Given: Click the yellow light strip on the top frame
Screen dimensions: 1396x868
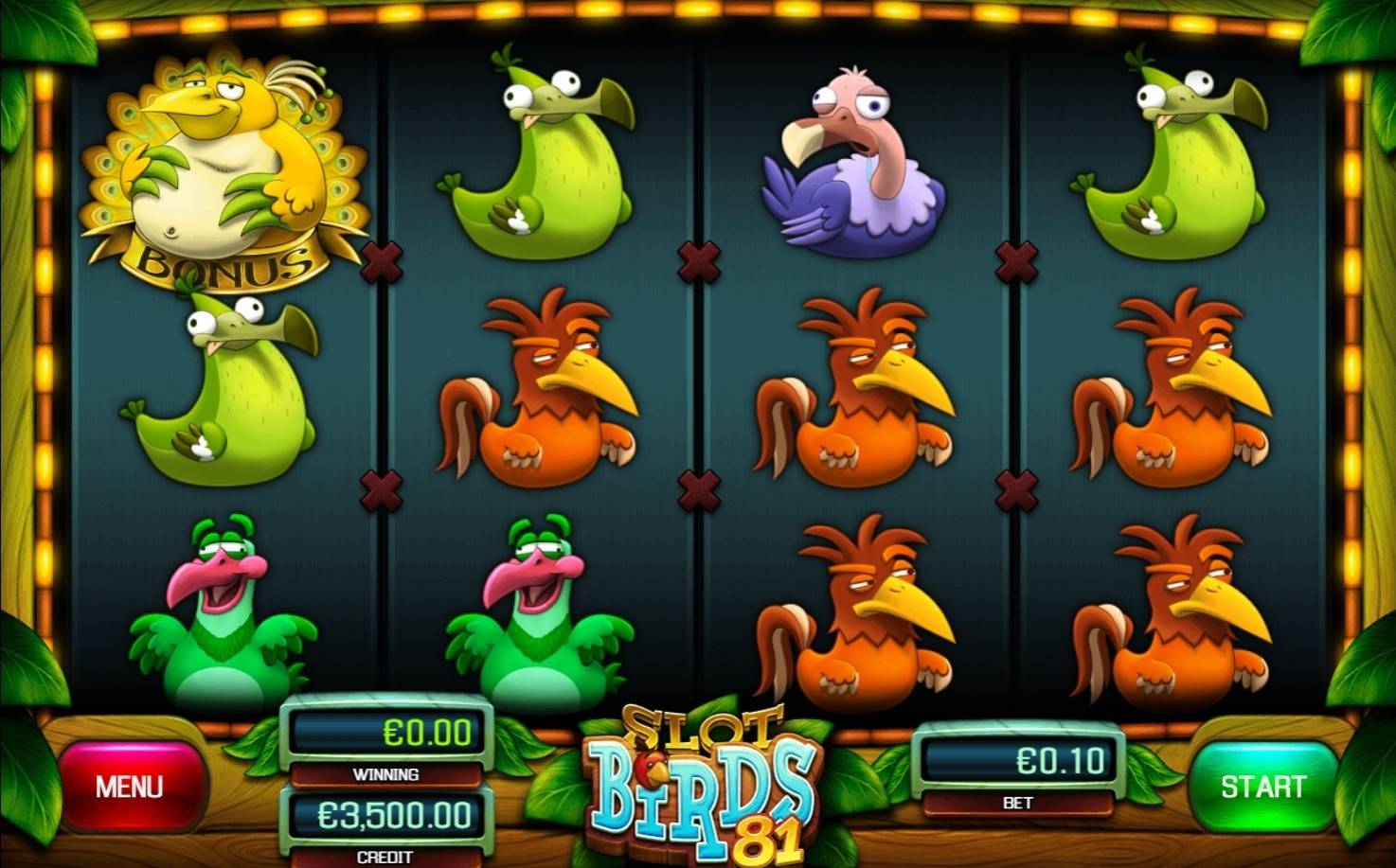Looking at the screenshot, I should tap(698, 11).
